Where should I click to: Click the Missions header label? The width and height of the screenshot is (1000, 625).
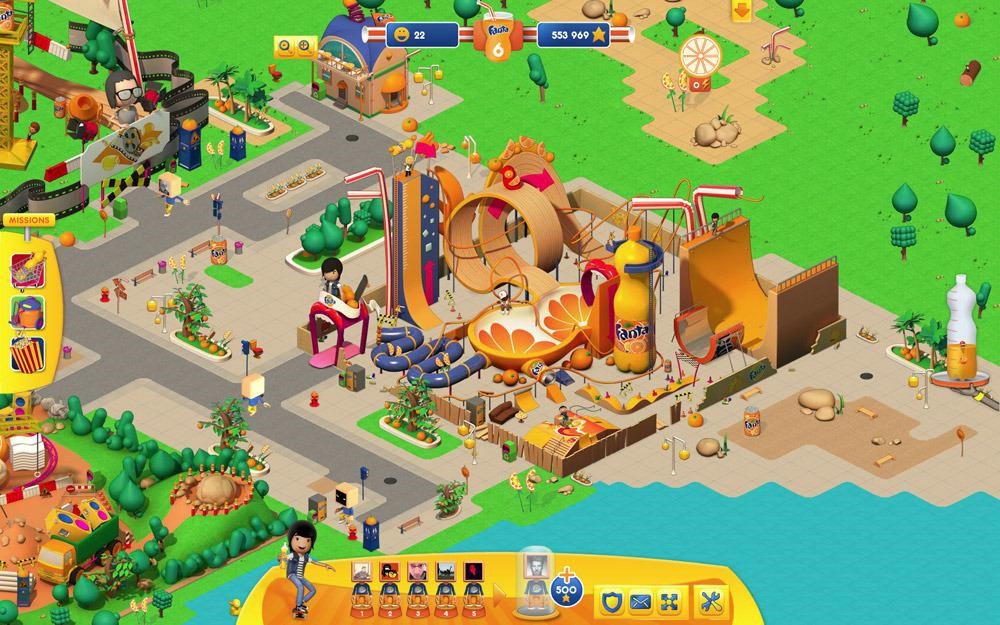click(x=27, y=220)
